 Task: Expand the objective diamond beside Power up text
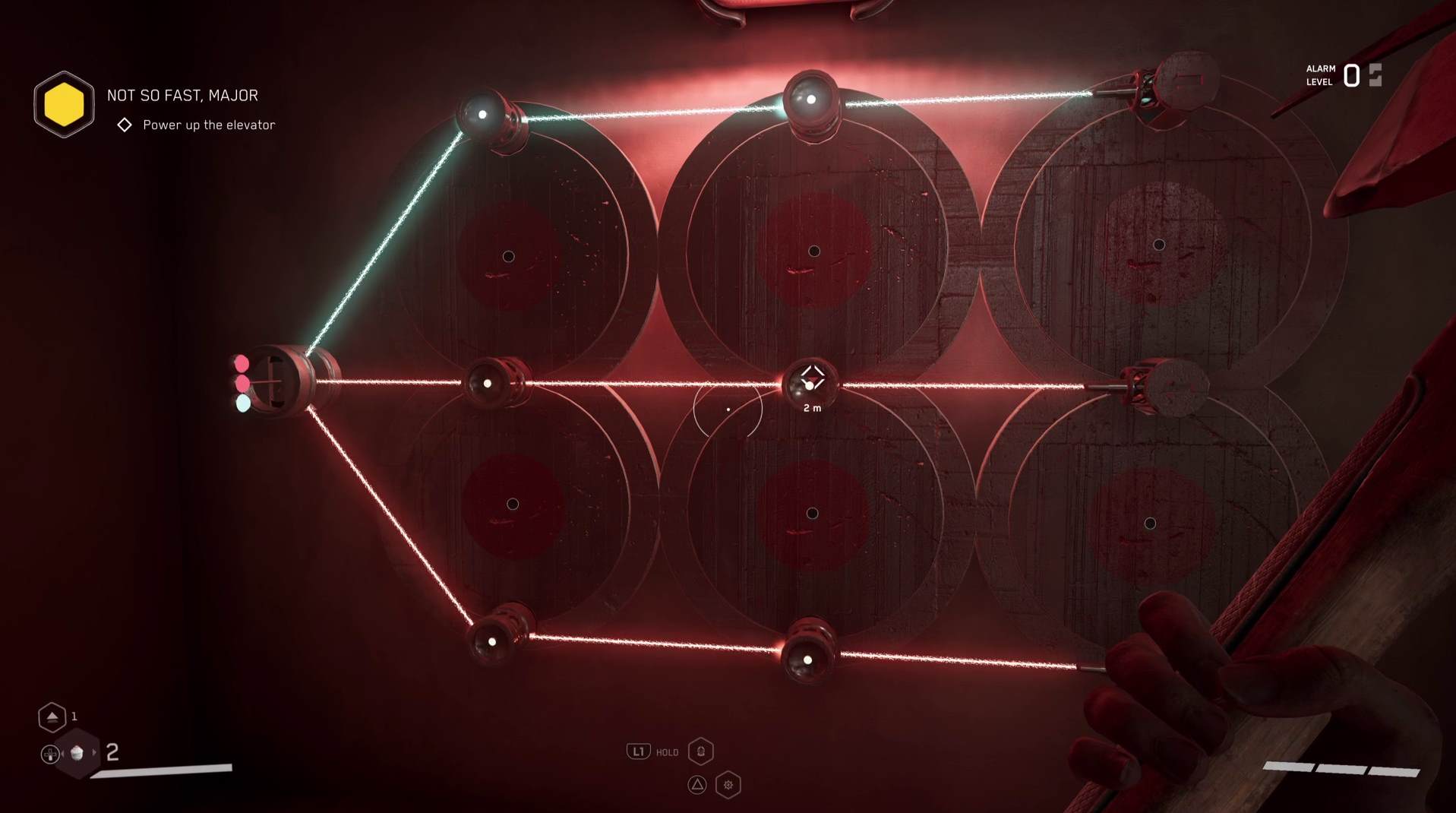pos(125,124)
